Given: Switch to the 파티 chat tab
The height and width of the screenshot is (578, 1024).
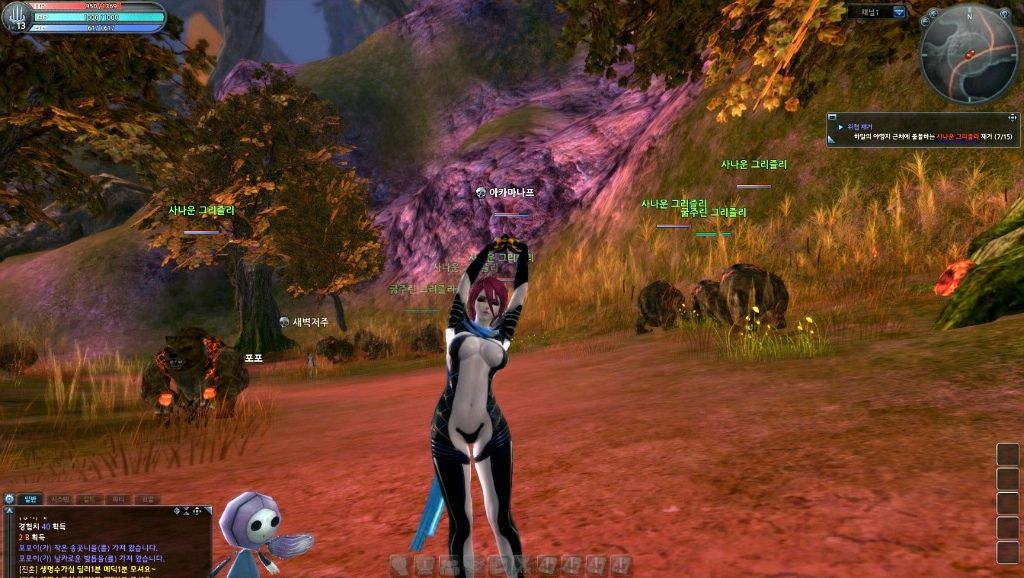Looking at the screenshot, I should coord(118,498).
